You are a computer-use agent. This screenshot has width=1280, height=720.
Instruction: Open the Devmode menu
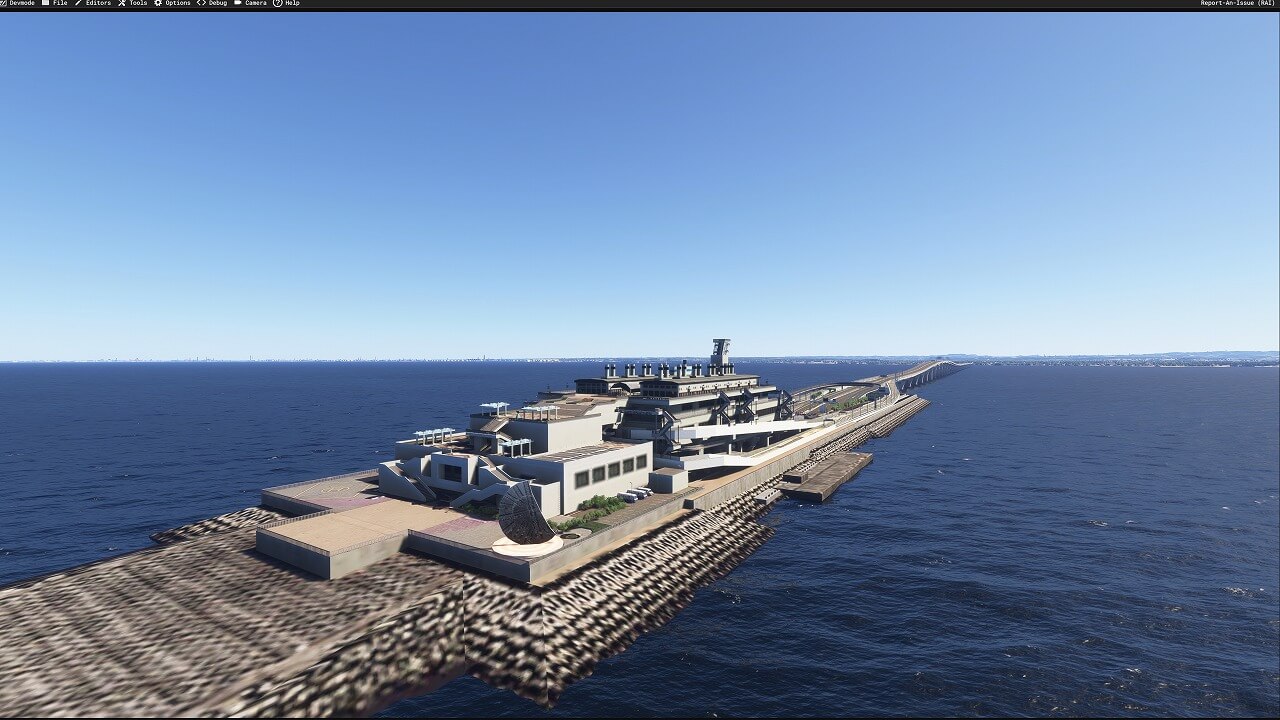point(20,3)
